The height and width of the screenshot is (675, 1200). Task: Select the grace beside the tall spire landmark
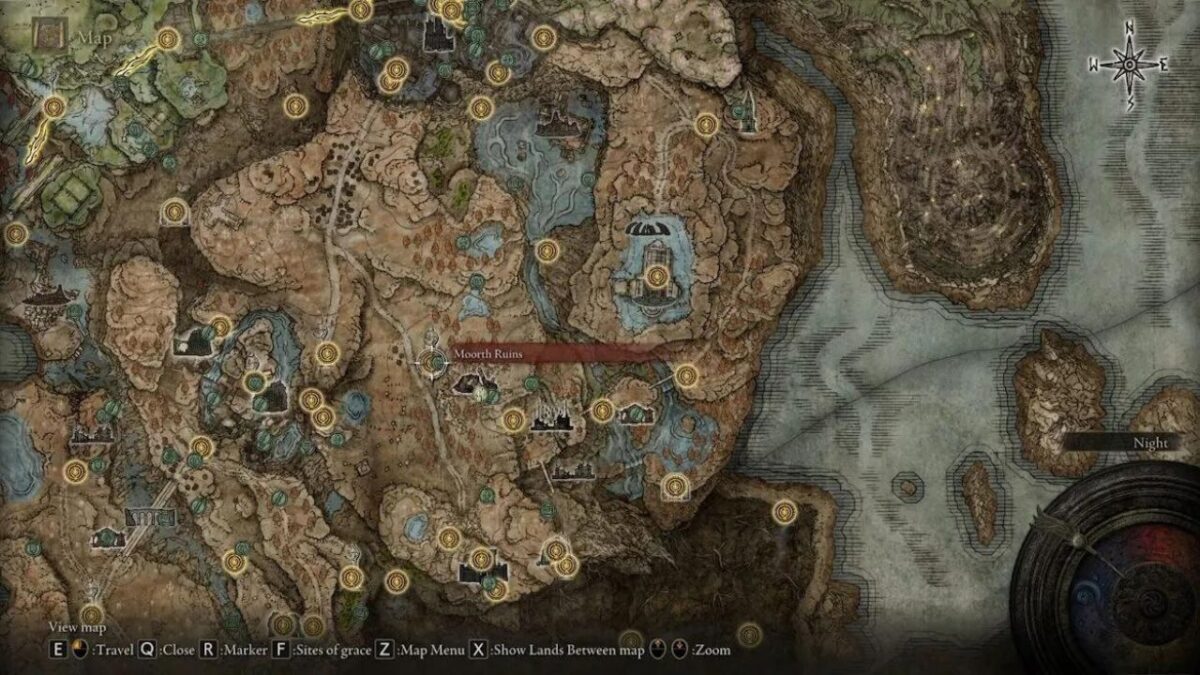click(x=707, y=124)
